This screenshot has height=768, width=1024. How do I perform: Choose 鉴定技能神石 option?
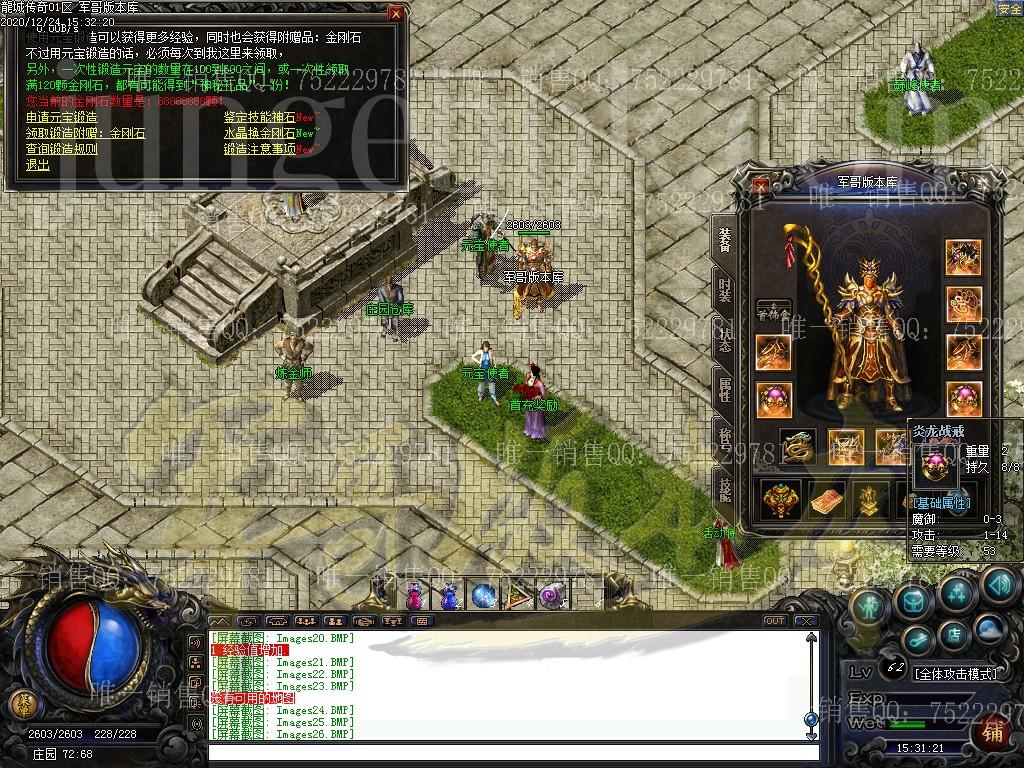coord(259,117)
